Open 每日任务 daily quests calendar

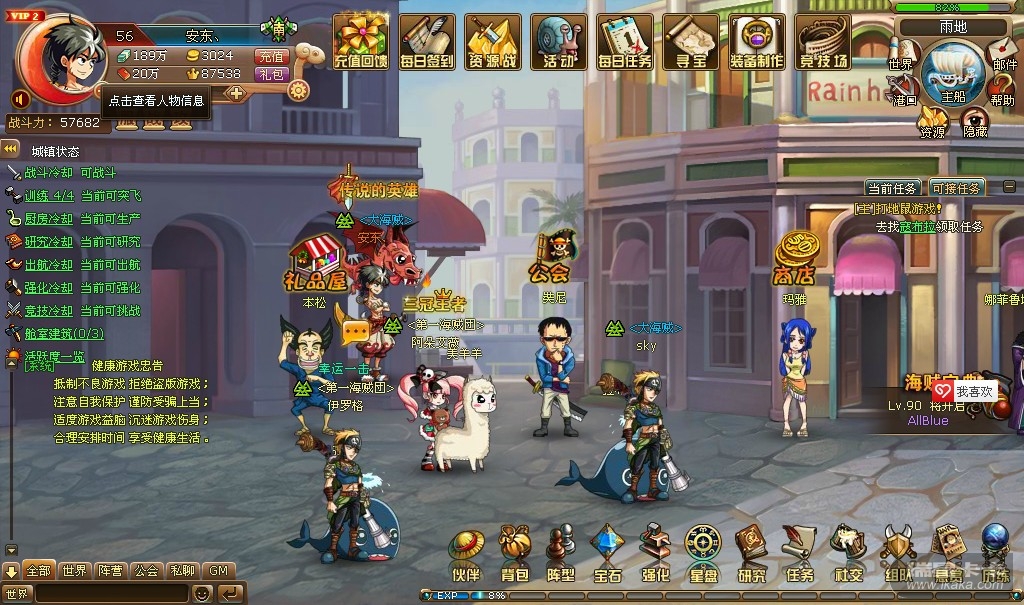coord(625,41)
